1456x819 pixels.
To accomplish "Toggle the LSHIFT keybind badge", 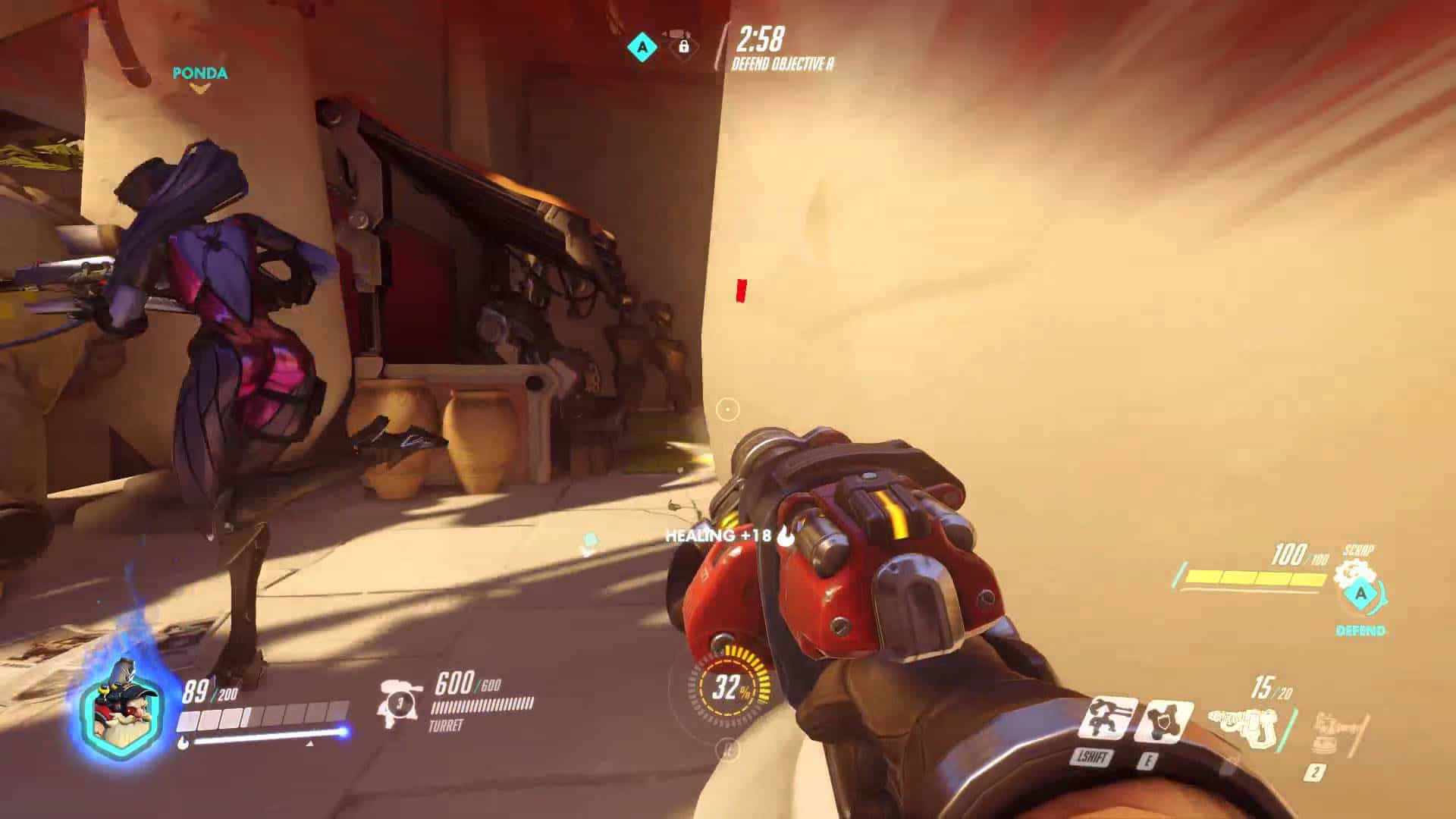I will [x=1092, y=755].
